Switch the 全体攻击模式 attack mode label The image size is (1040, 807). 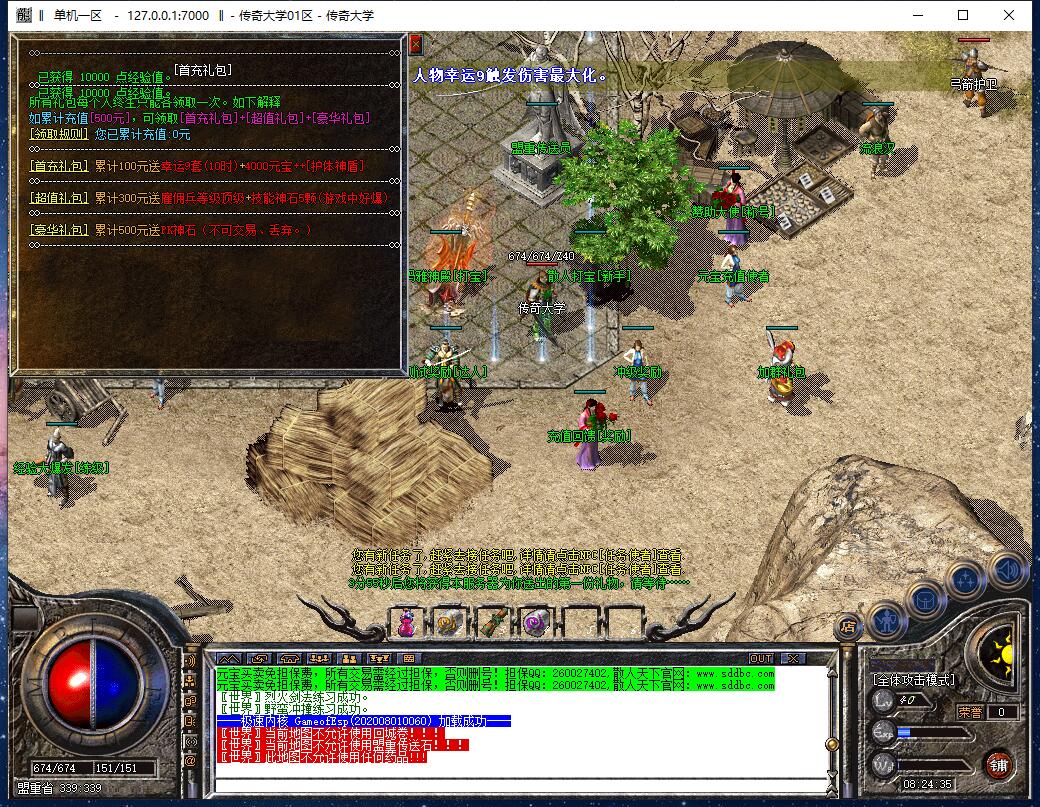(x=914, y=680)
